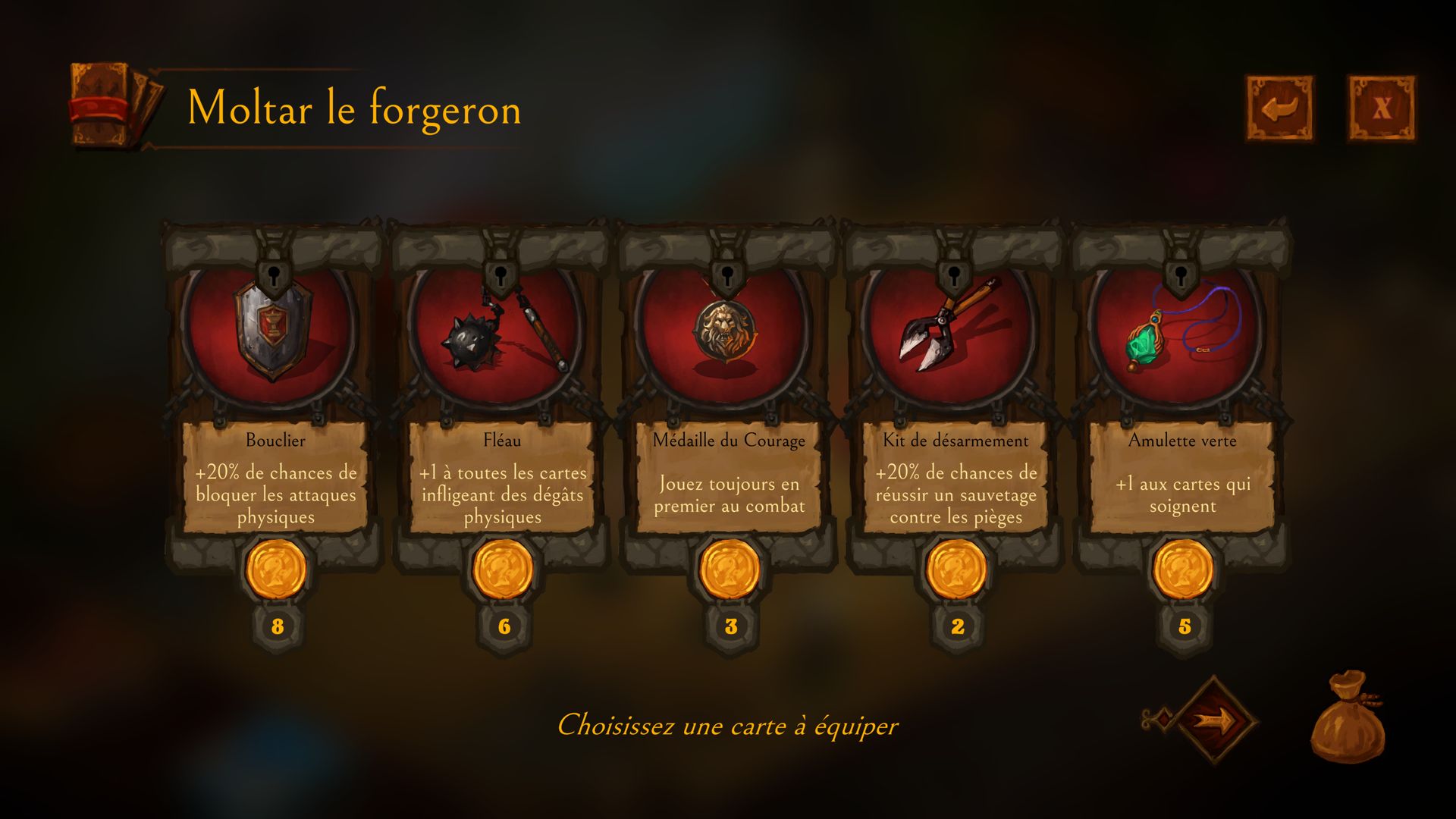
Task: Select the Bouclier shield card
Action: tap(275, 379)
